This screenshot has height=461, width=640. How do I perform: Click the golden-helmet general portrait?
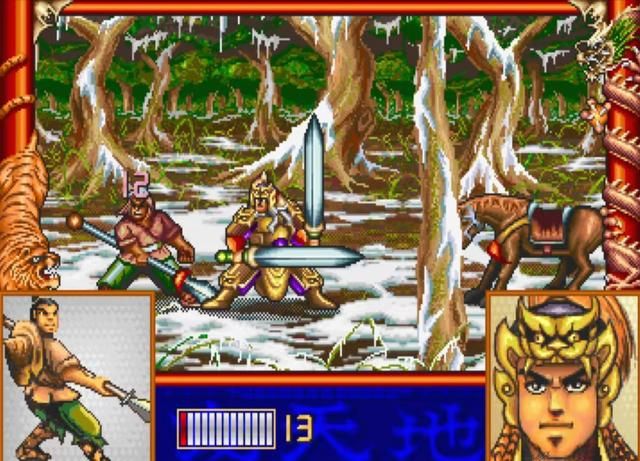563,376
